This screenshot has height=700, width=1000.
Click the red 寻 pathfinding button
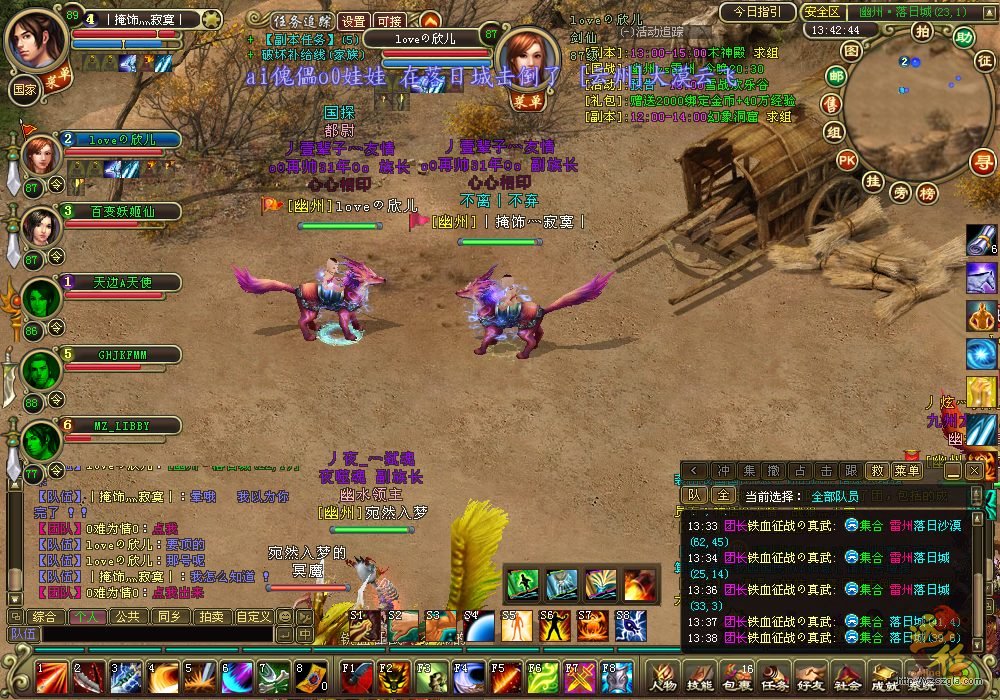click(984, 161)
